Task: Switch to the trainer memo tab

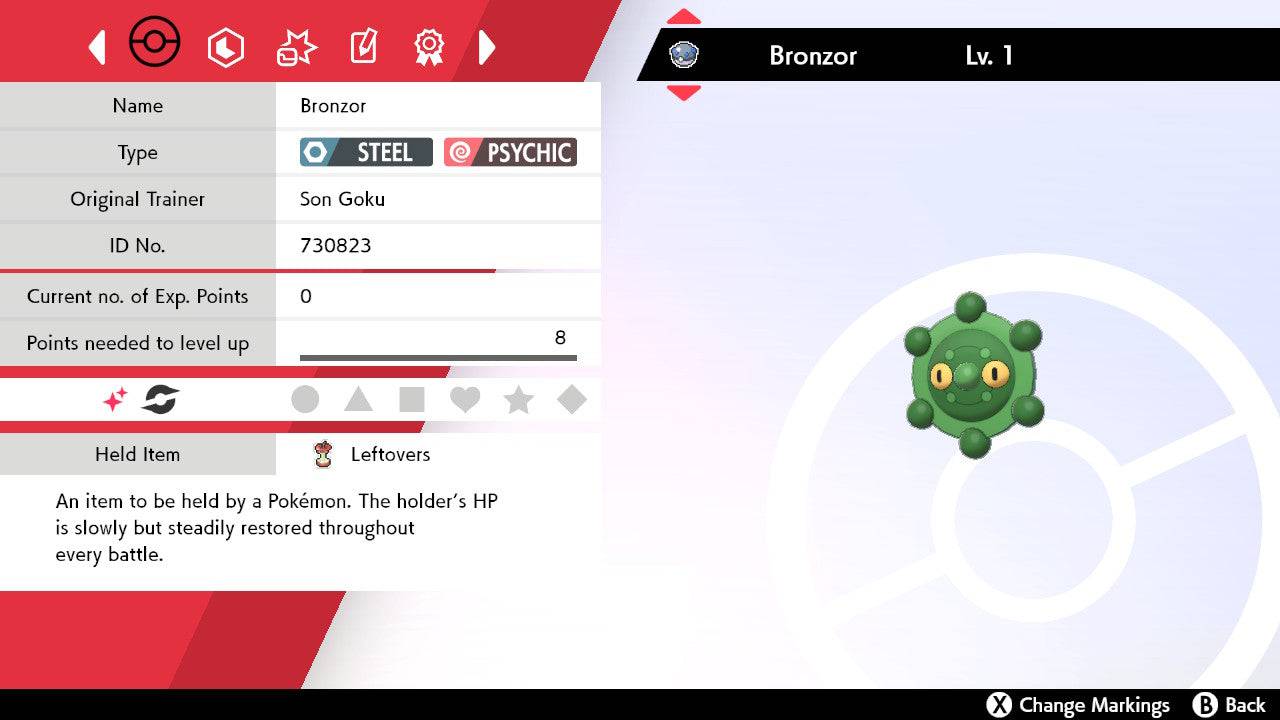Action: 362,47
